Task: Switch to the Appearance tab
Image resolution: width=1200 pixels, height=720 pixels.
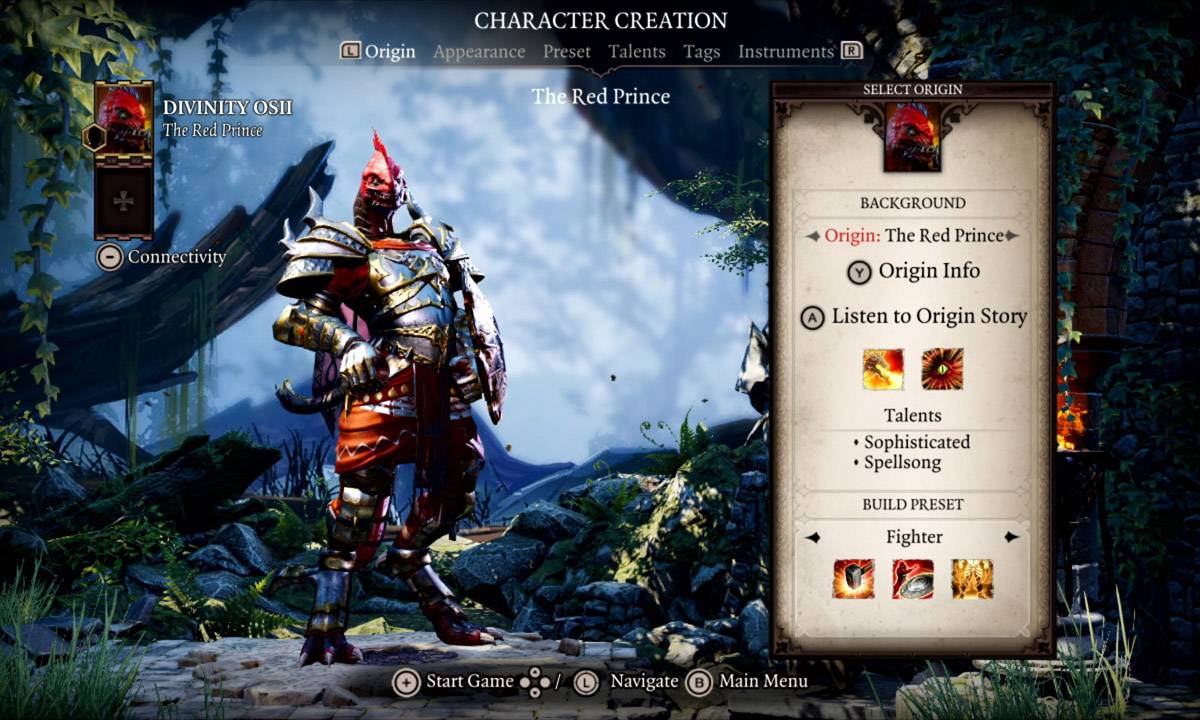Action: click(479, 52)
